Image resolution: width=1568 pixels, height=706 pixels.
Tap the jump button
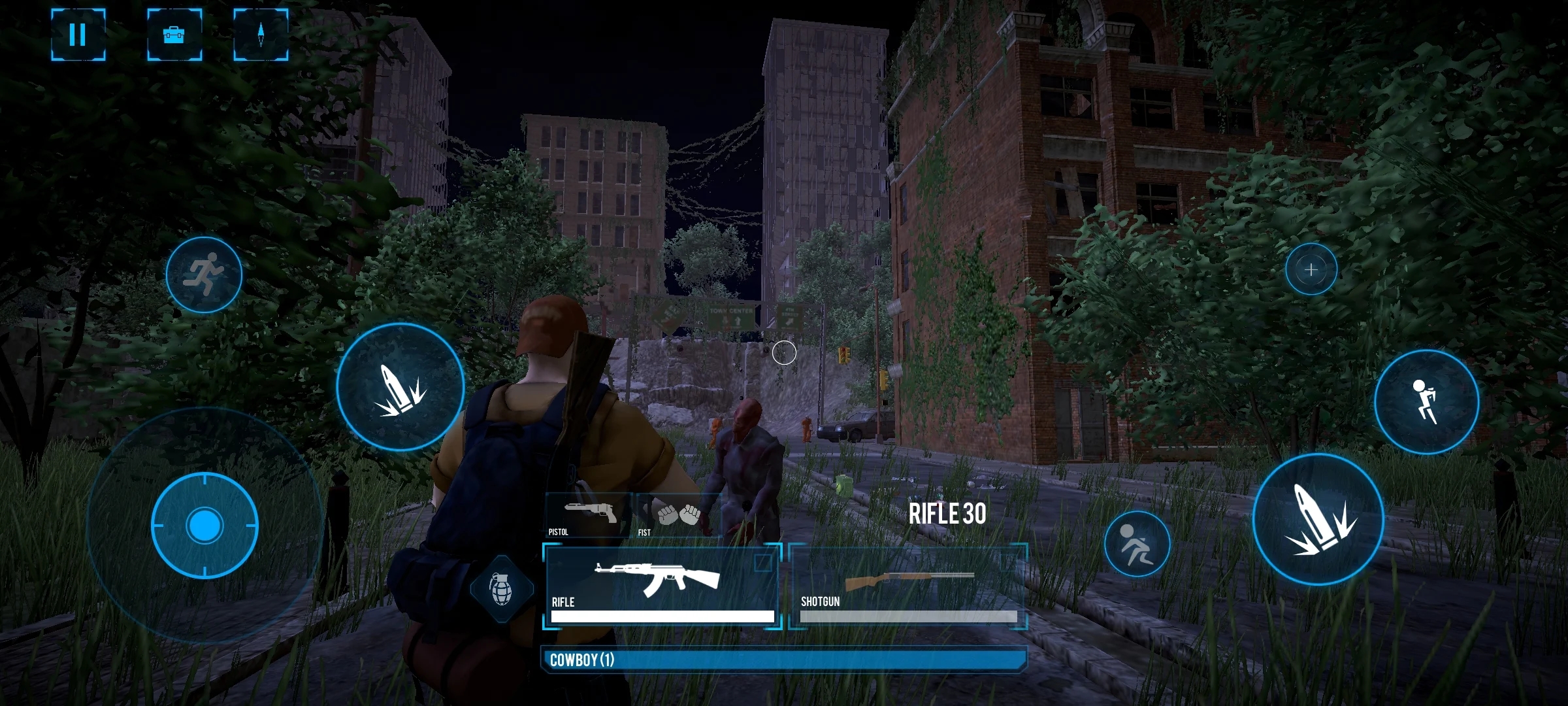1426,401
